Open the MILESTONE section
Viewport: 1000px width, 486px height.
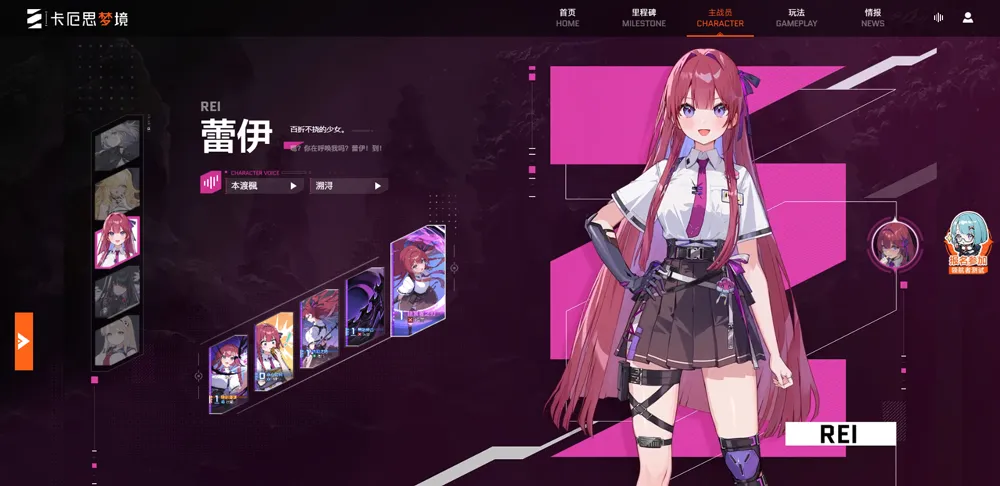[x=643, y=17]
